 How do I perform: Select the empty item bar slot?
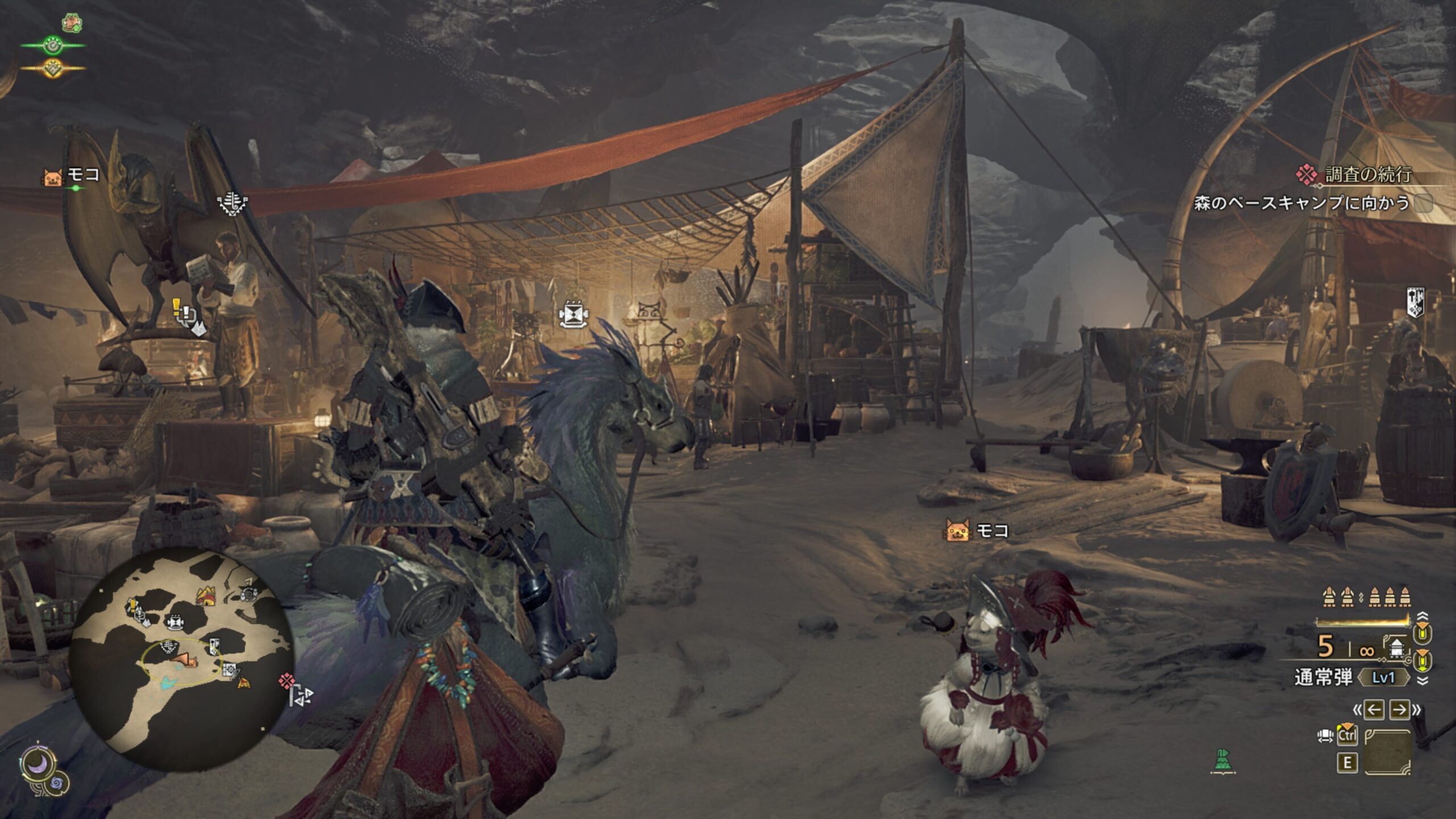[x=1388, y=752]
